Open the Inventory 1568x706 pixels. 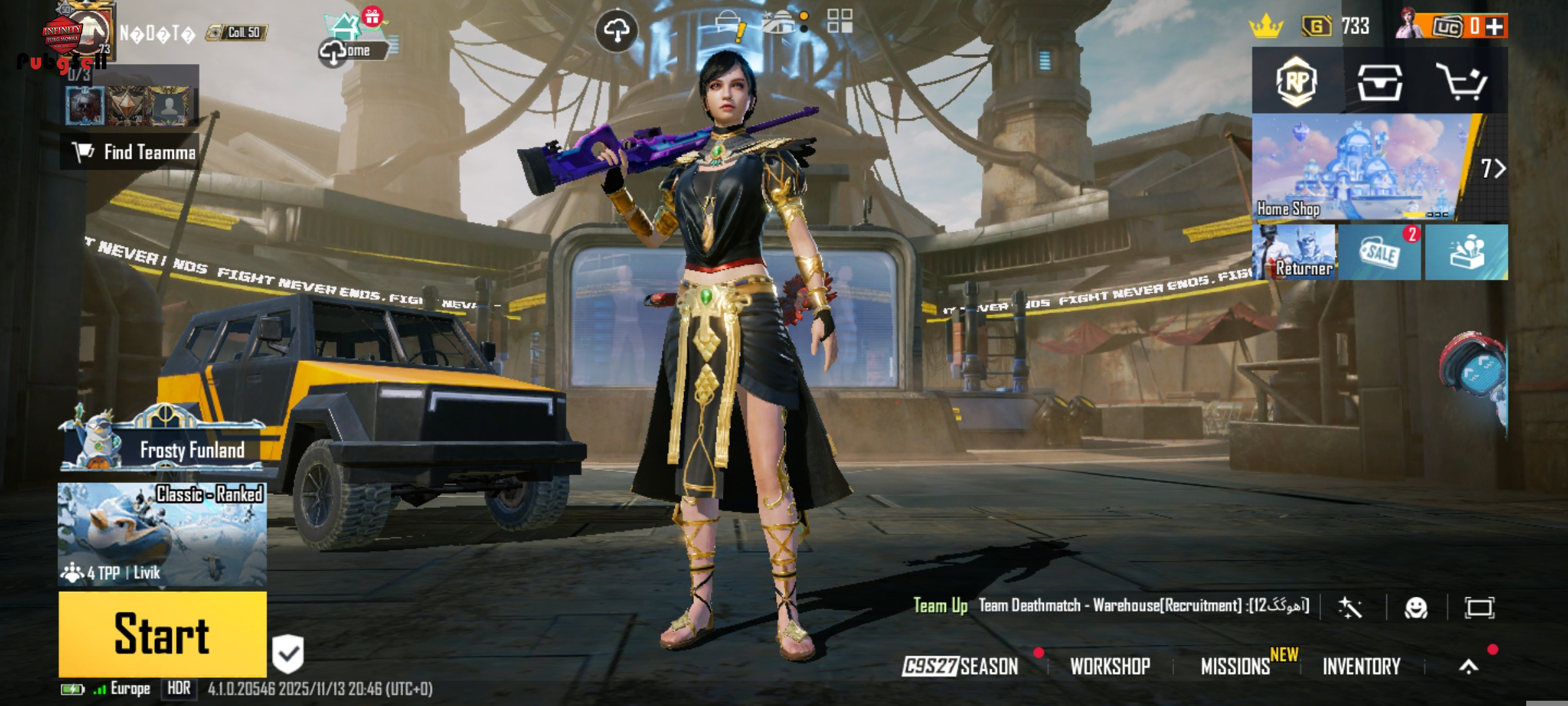(x=1362, y=666)
